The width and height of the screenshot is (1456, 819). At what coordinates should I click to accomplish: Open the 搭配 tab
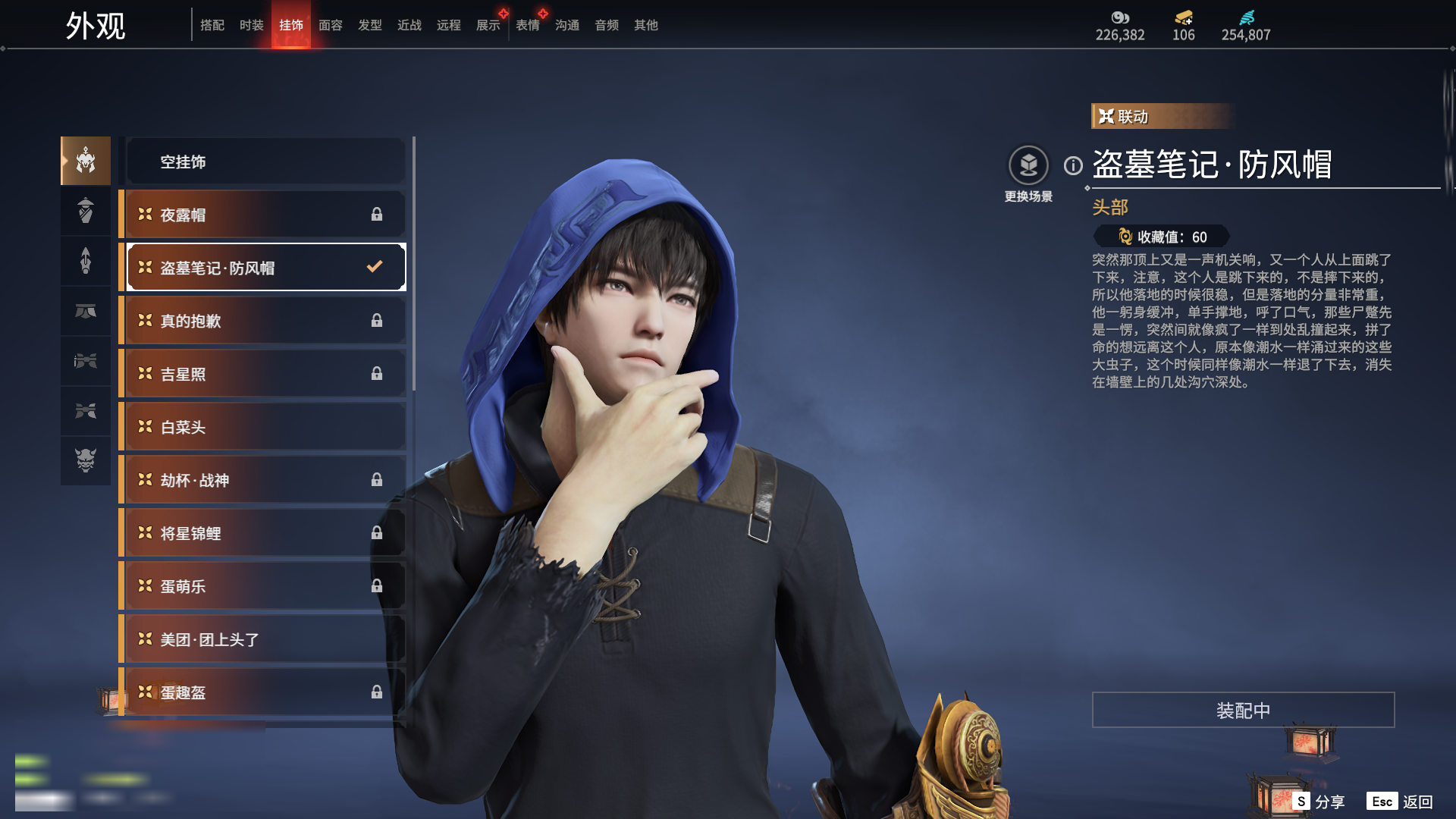tap(212, 25)
